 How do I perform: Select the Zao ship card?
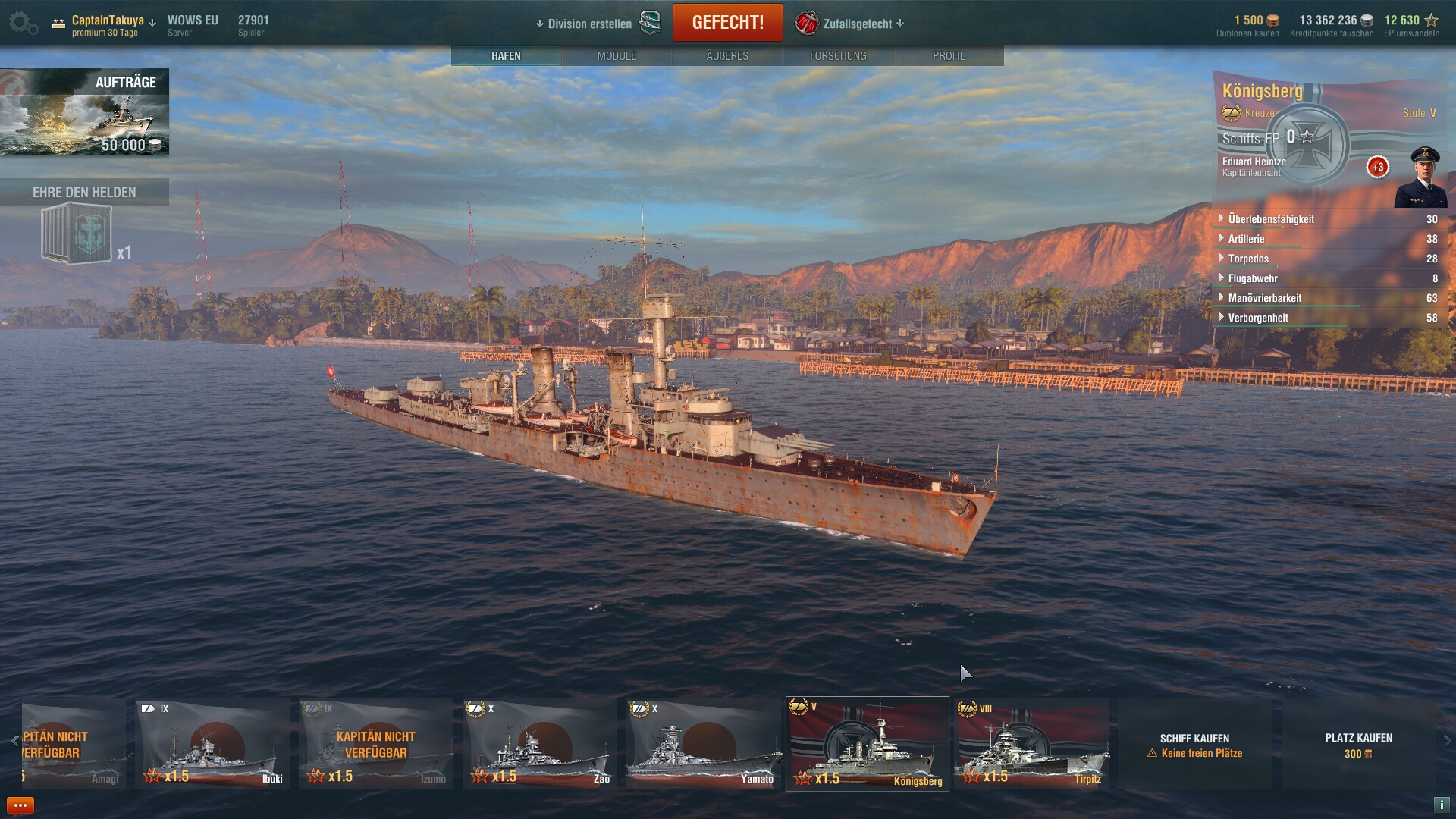click(x=540, y=744)
